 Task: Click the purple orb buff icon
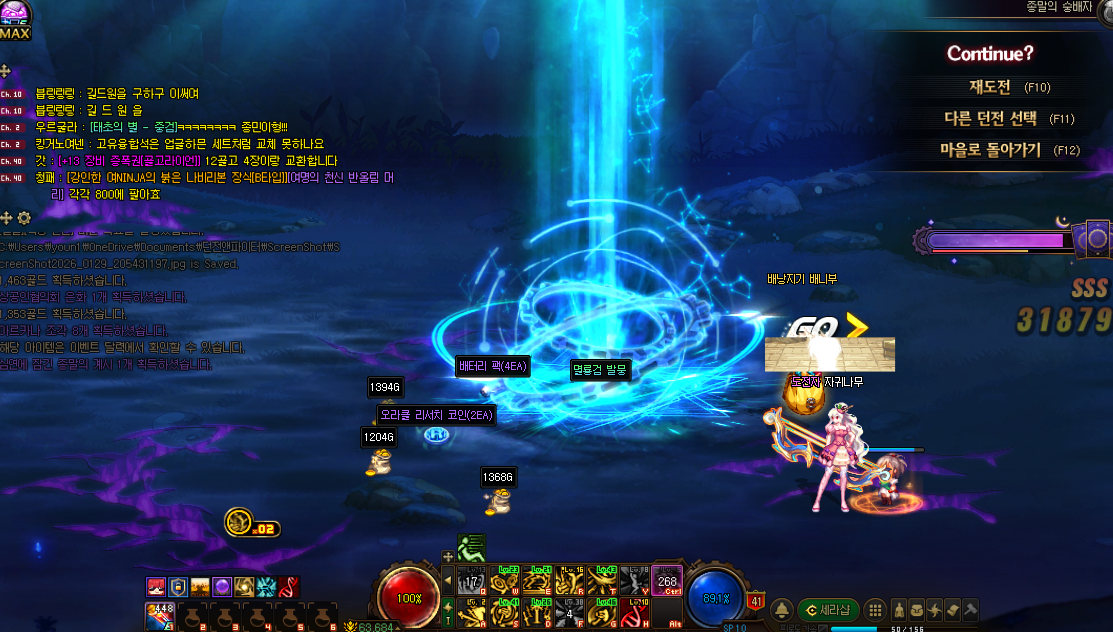pyautogui.click(x=222, y=587)
